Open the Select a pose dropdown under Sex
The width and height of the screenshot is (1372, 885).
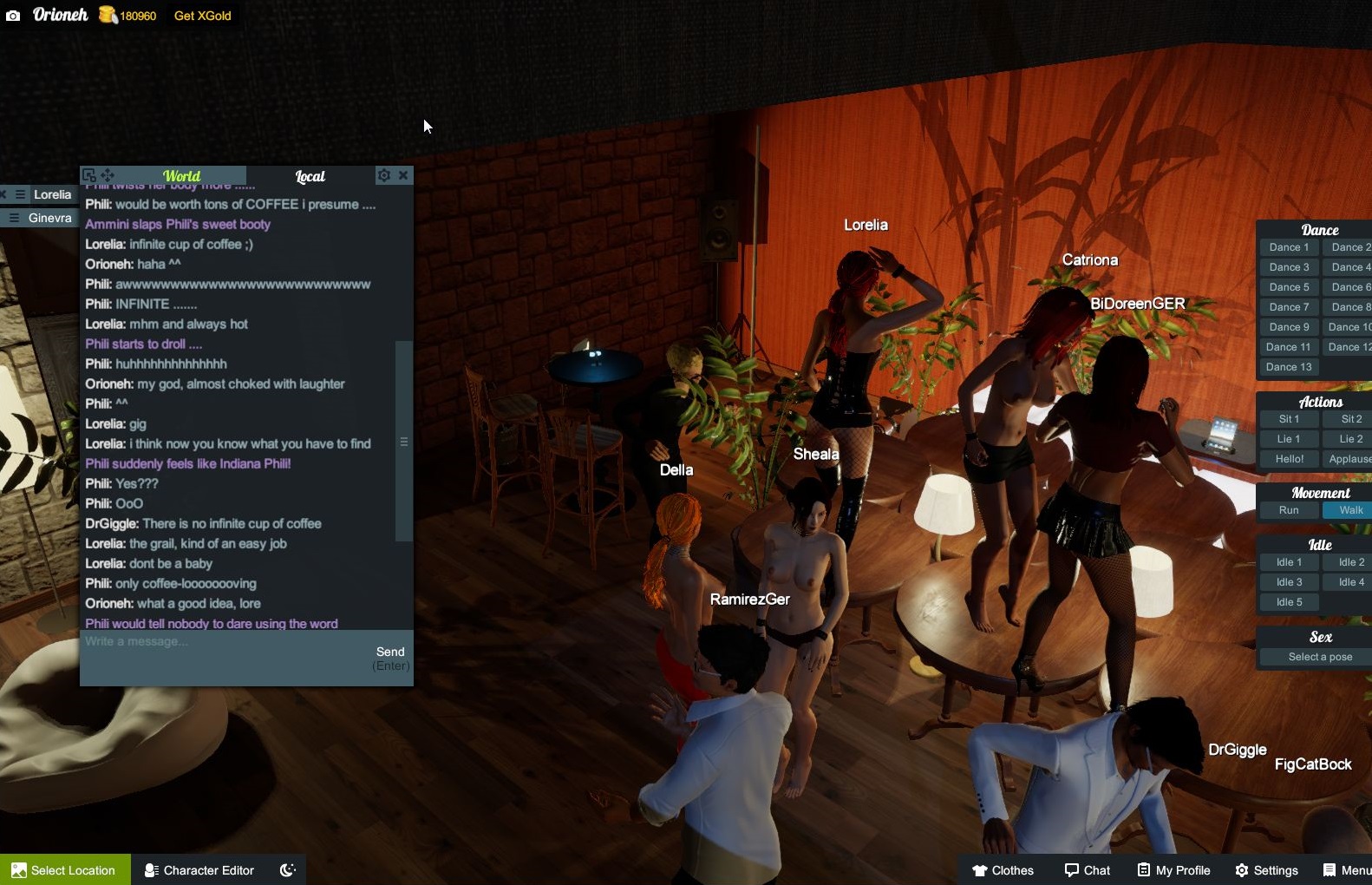pyautogui.click(x=1317, y=657)
